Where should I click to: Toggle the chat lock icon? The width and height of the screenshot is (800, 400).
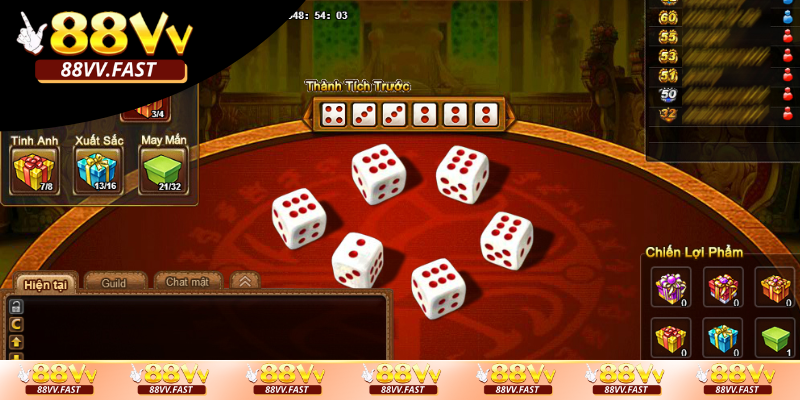[x=16, y=307]
